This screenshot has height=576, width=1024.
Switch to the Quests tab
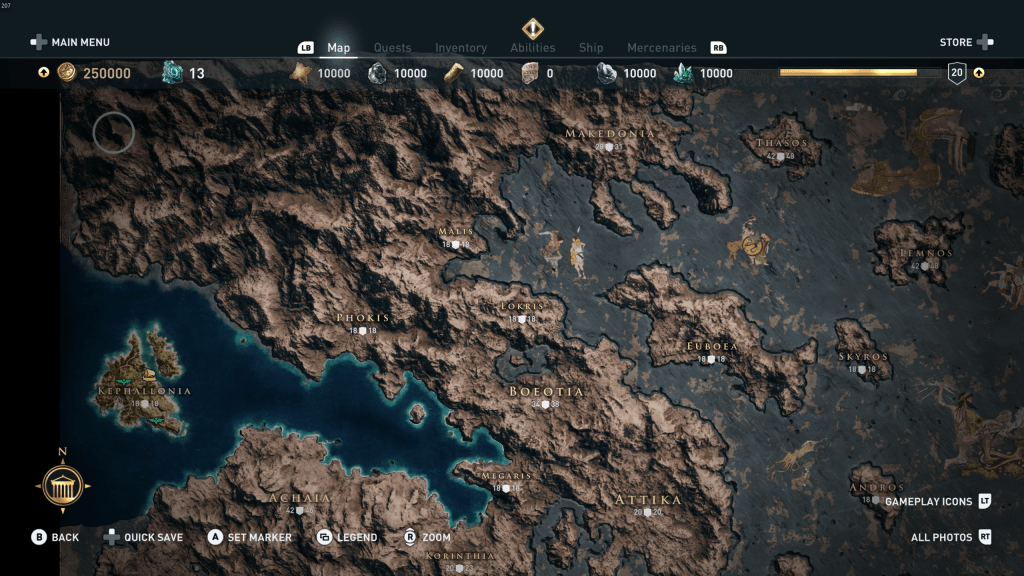point(392,48)
